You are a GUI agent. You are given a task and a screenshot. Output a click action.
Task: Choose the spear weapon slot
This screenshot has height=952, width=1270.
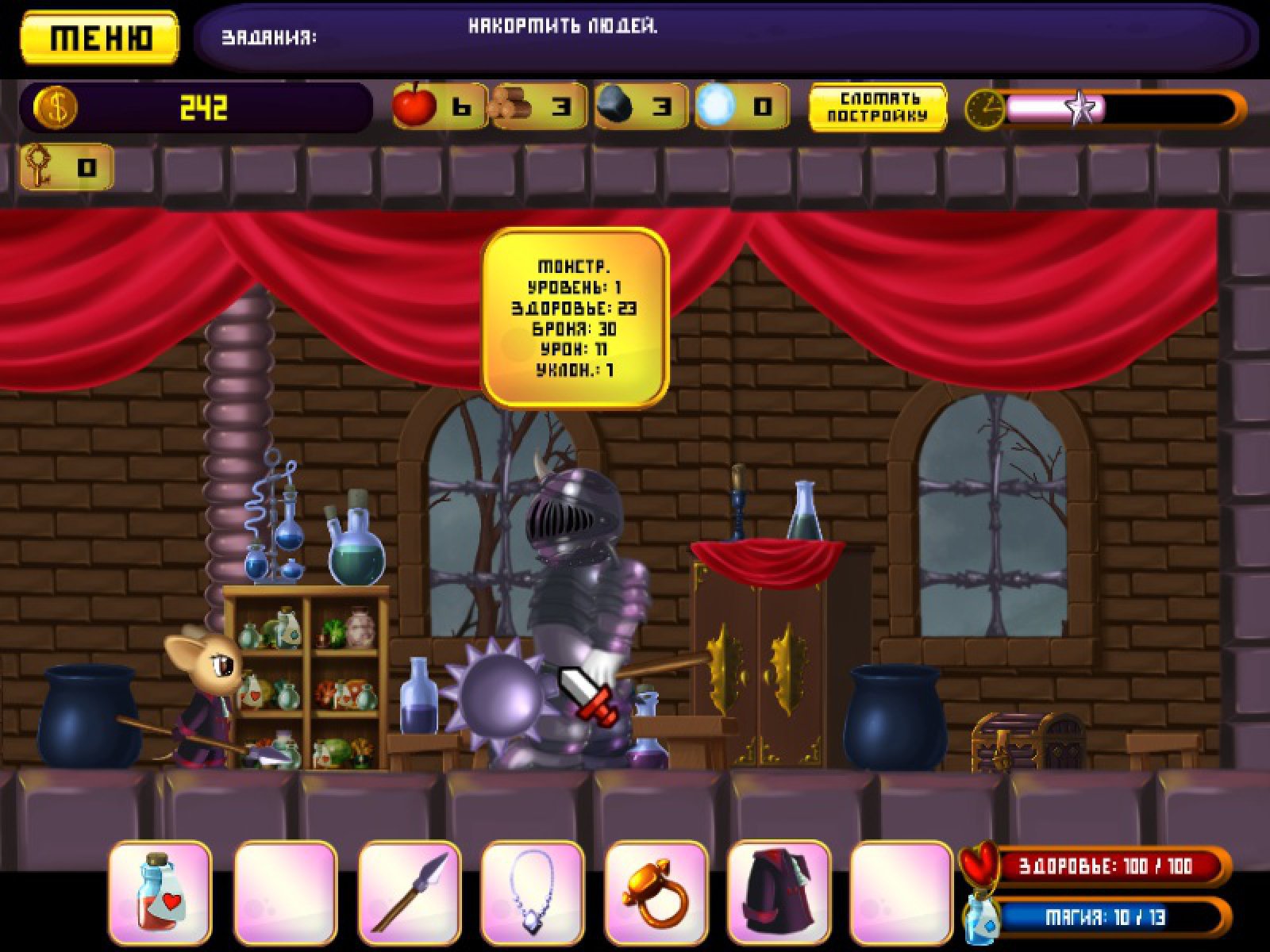point(410,896)
